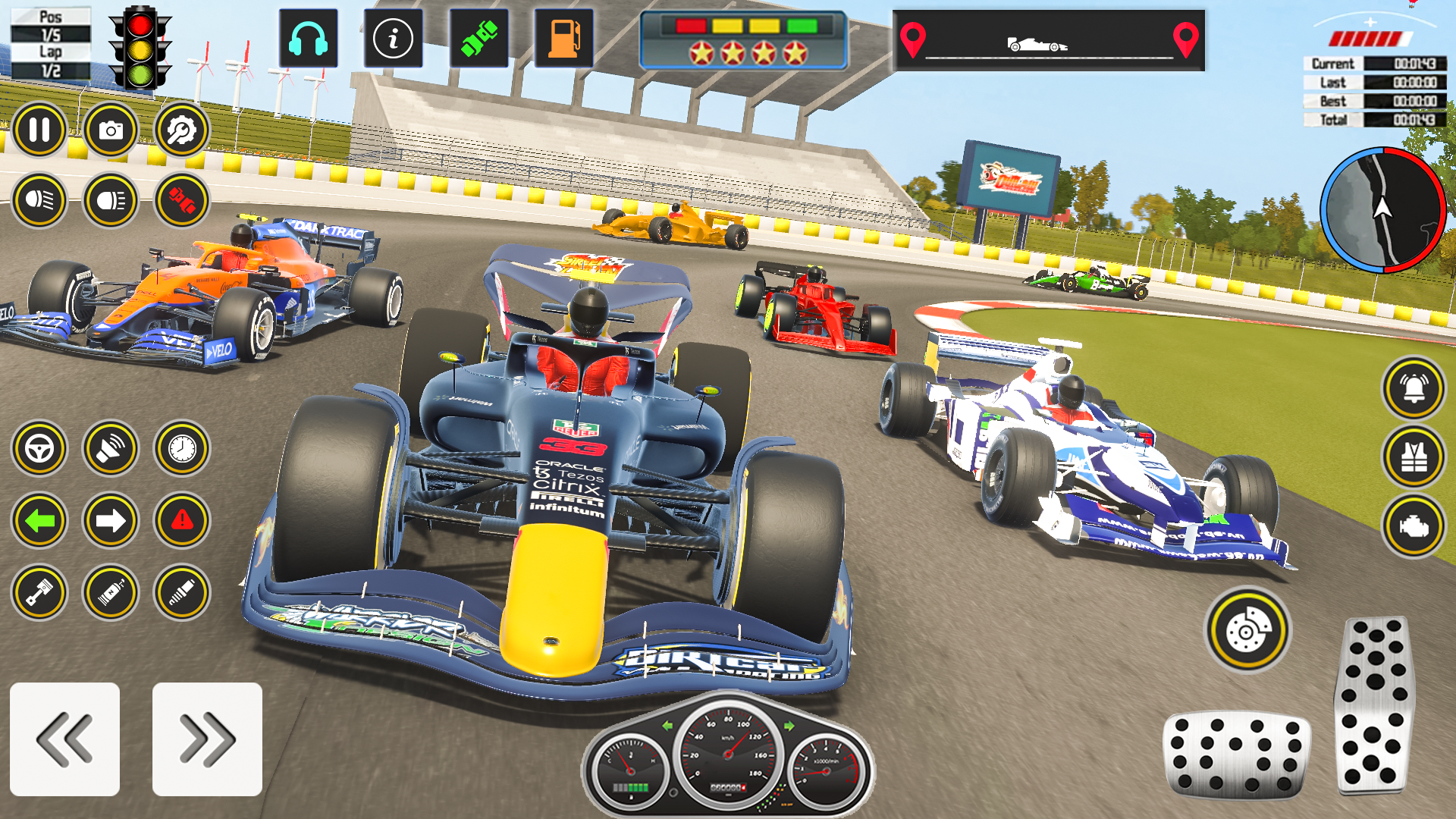1456x819 pixels.
Task: Honk the horn
Action: pos(111,447)
